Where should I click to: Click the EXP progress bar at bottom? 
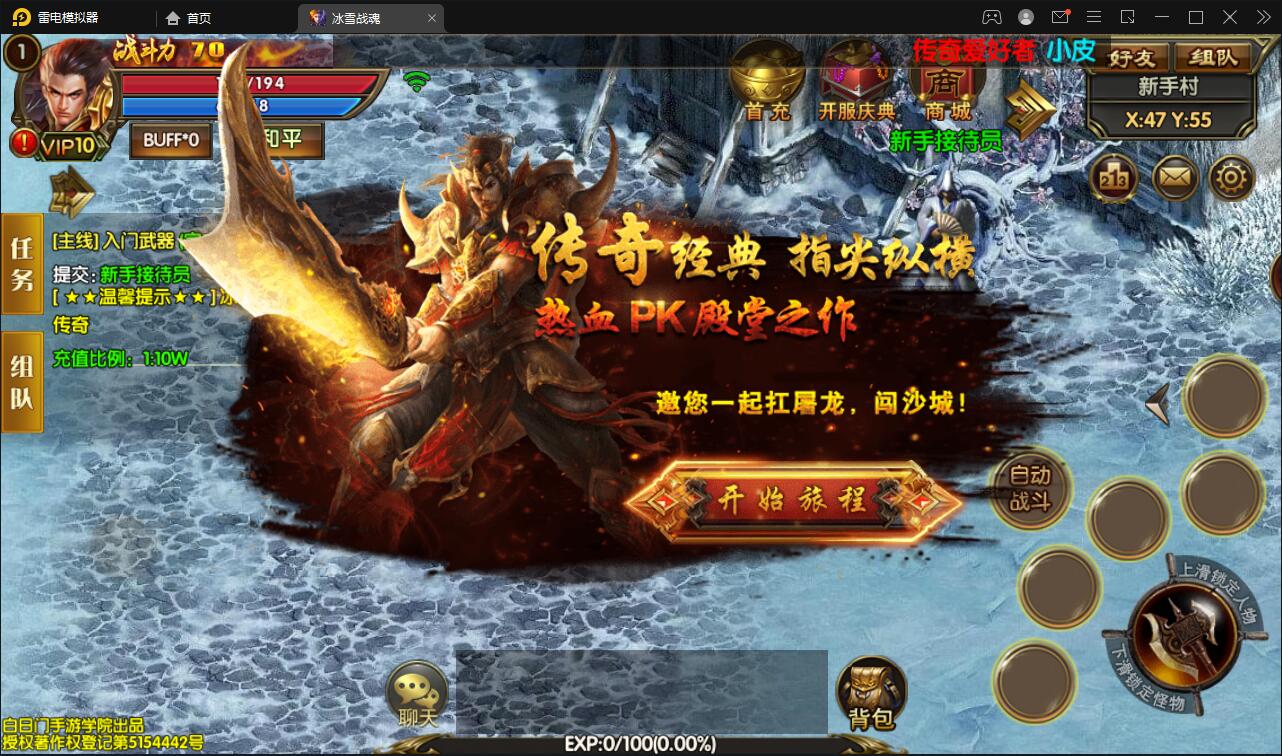[641, 744]
